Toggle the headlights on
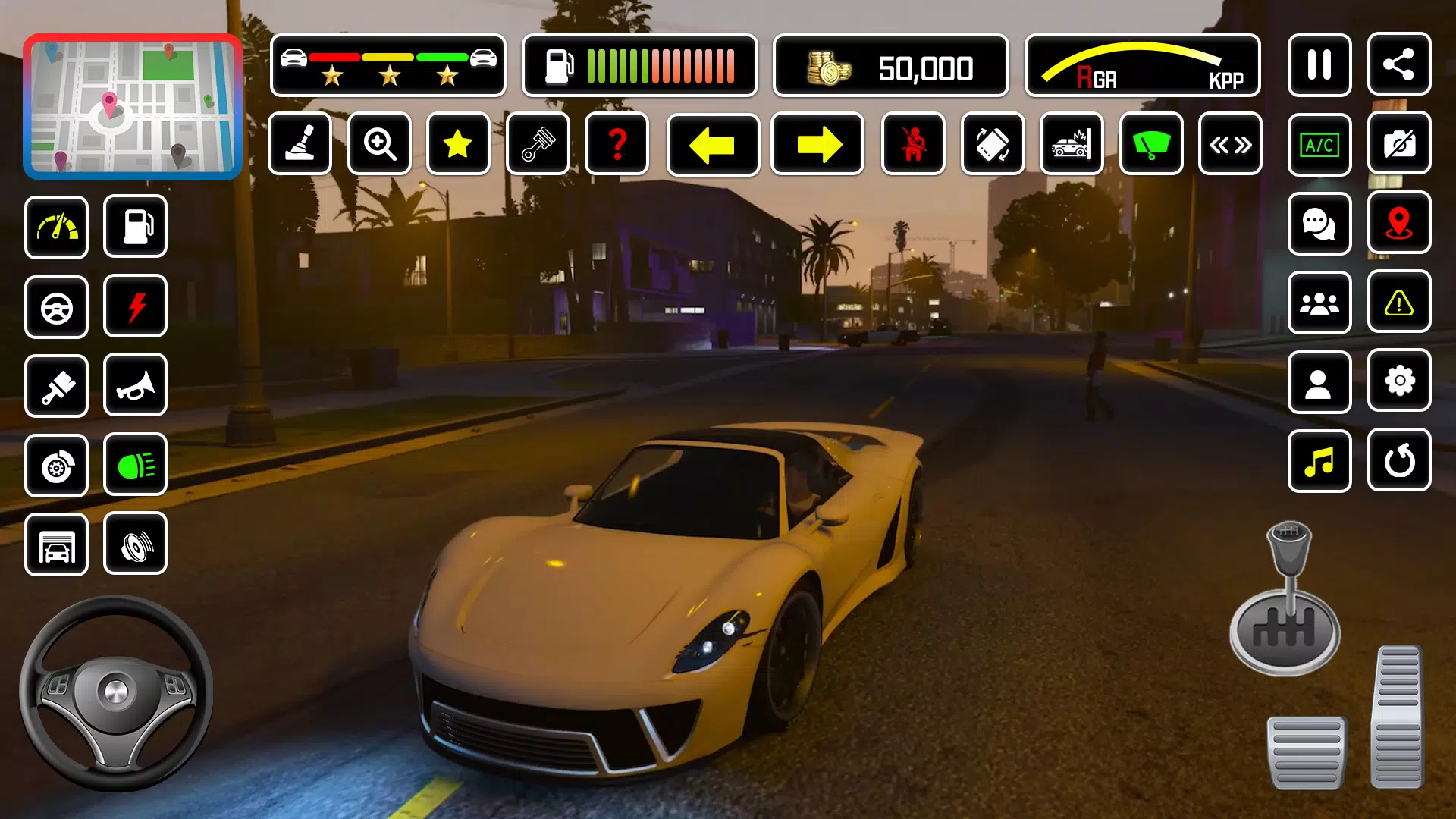 point(135,465)
